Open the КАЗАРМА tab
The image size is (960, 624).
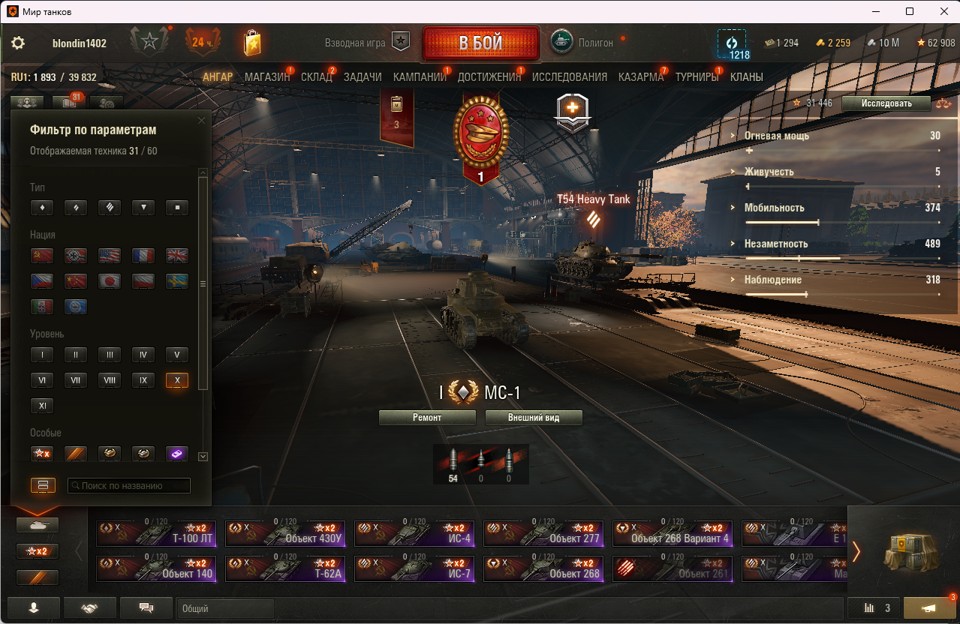coord(640,77)
